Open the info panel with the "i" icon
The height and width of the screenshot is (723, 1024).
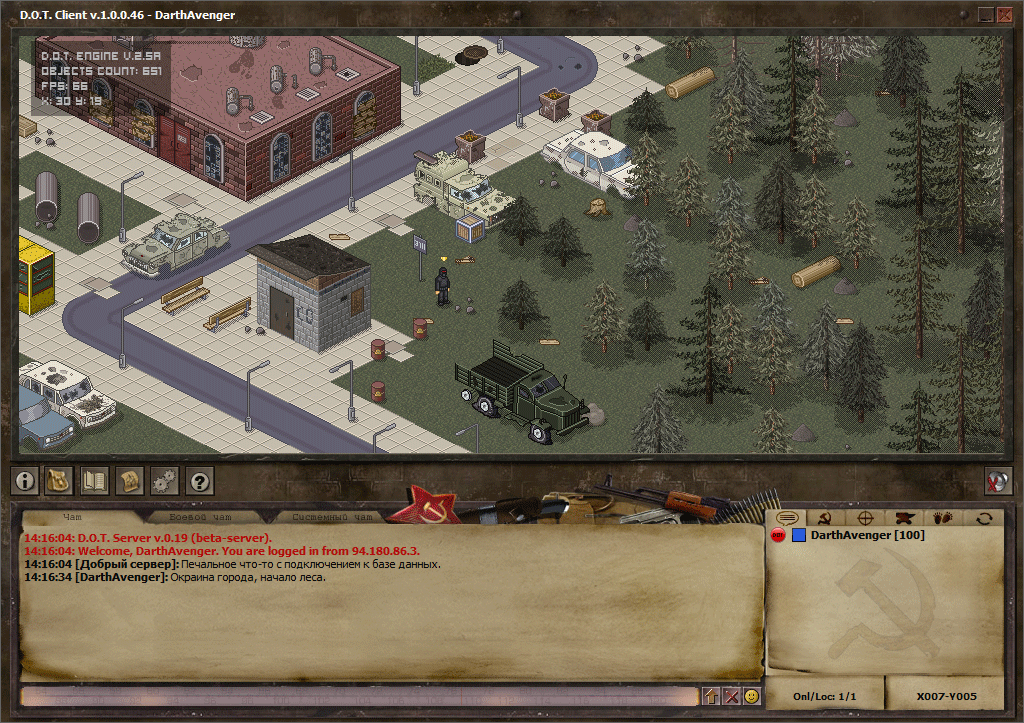[25, 481]
